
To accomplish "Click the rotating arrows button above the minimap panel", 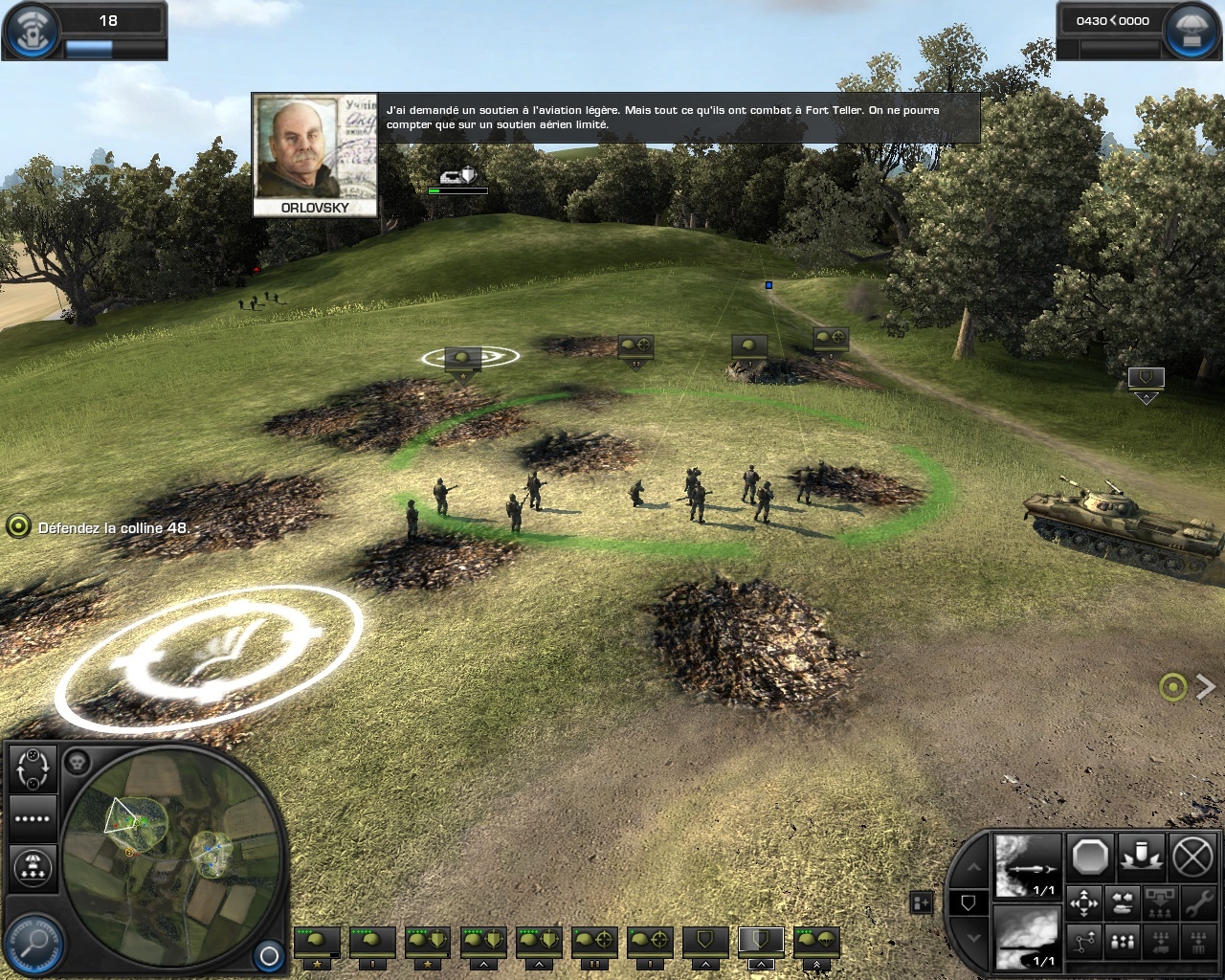I will click(33, 767).
